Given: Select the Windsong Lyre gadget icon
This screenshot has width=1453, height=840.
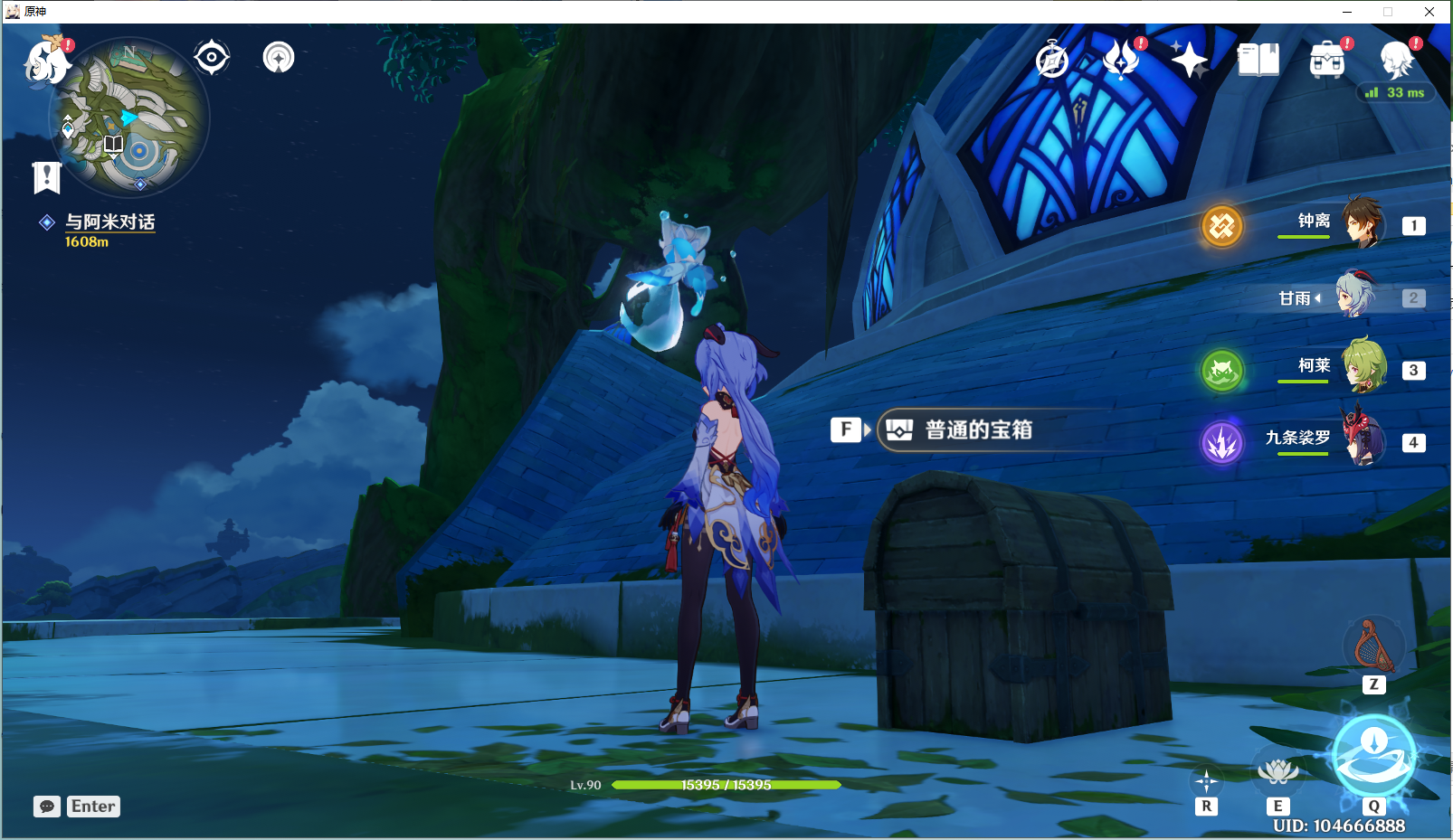Looking at the screenshot, I should pos(1372,646).
